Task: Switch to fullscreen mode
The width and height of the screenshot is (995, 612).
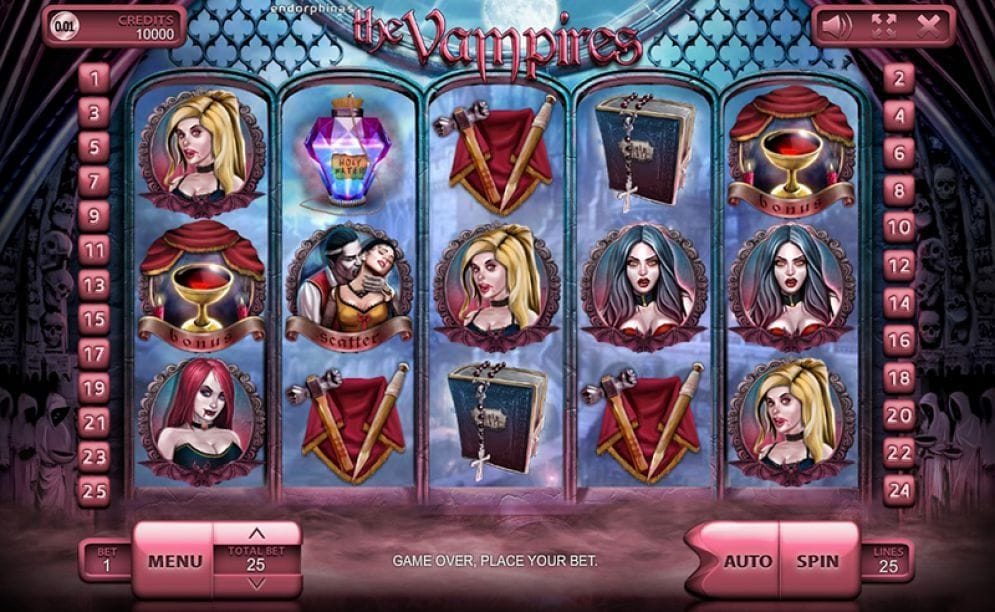Action: (883, 26)
